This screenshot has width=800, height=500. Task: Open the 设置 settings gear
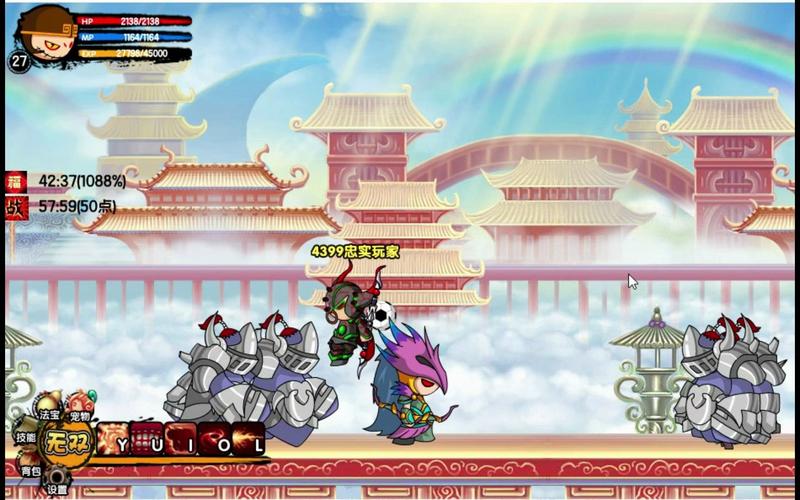tap(57, 485)
